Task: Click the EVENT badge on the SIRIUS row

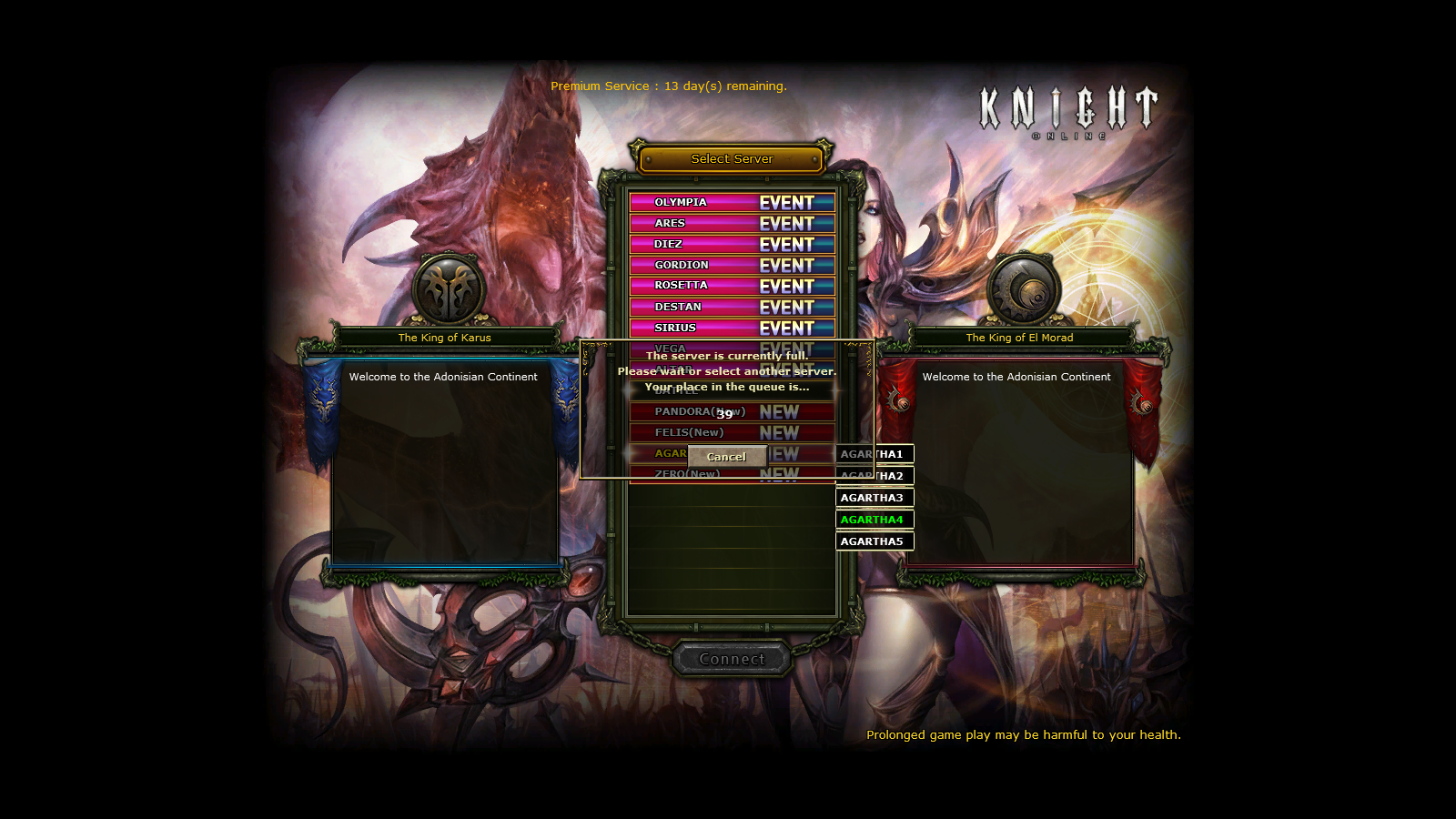Action: (x=788, y=328)
